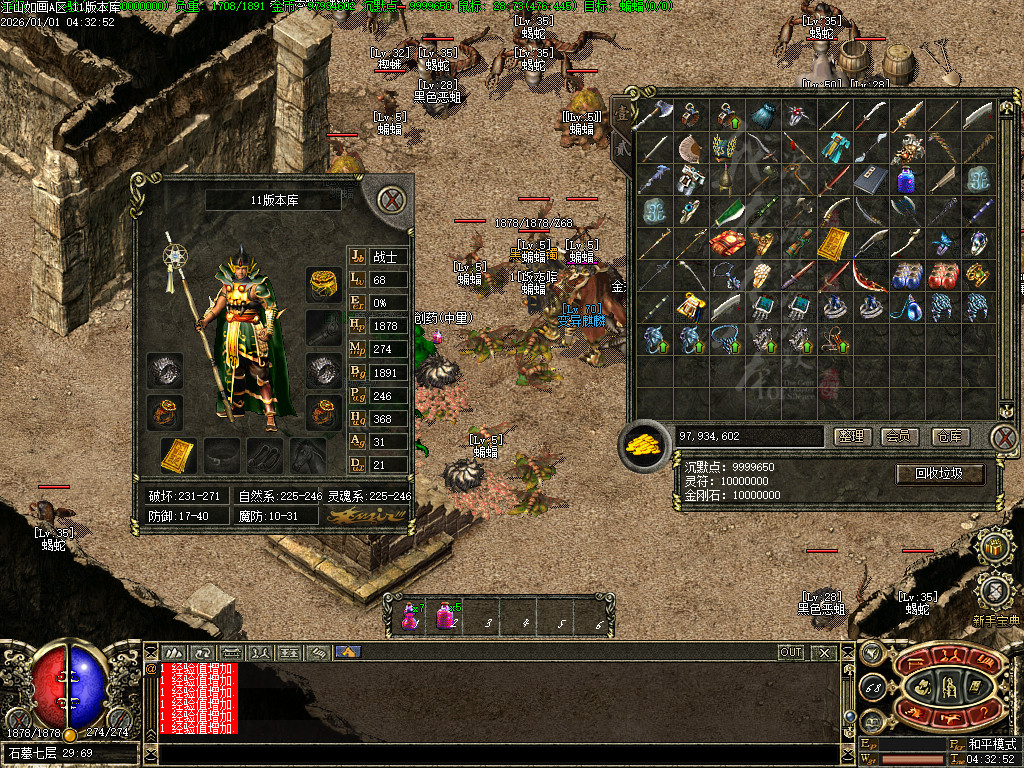Image resolution: width=1024 pixels, height=768 pixels.
Task: Use the potion in hotbar slot 1
Action: pyautogui.click(x=411, y=615)
